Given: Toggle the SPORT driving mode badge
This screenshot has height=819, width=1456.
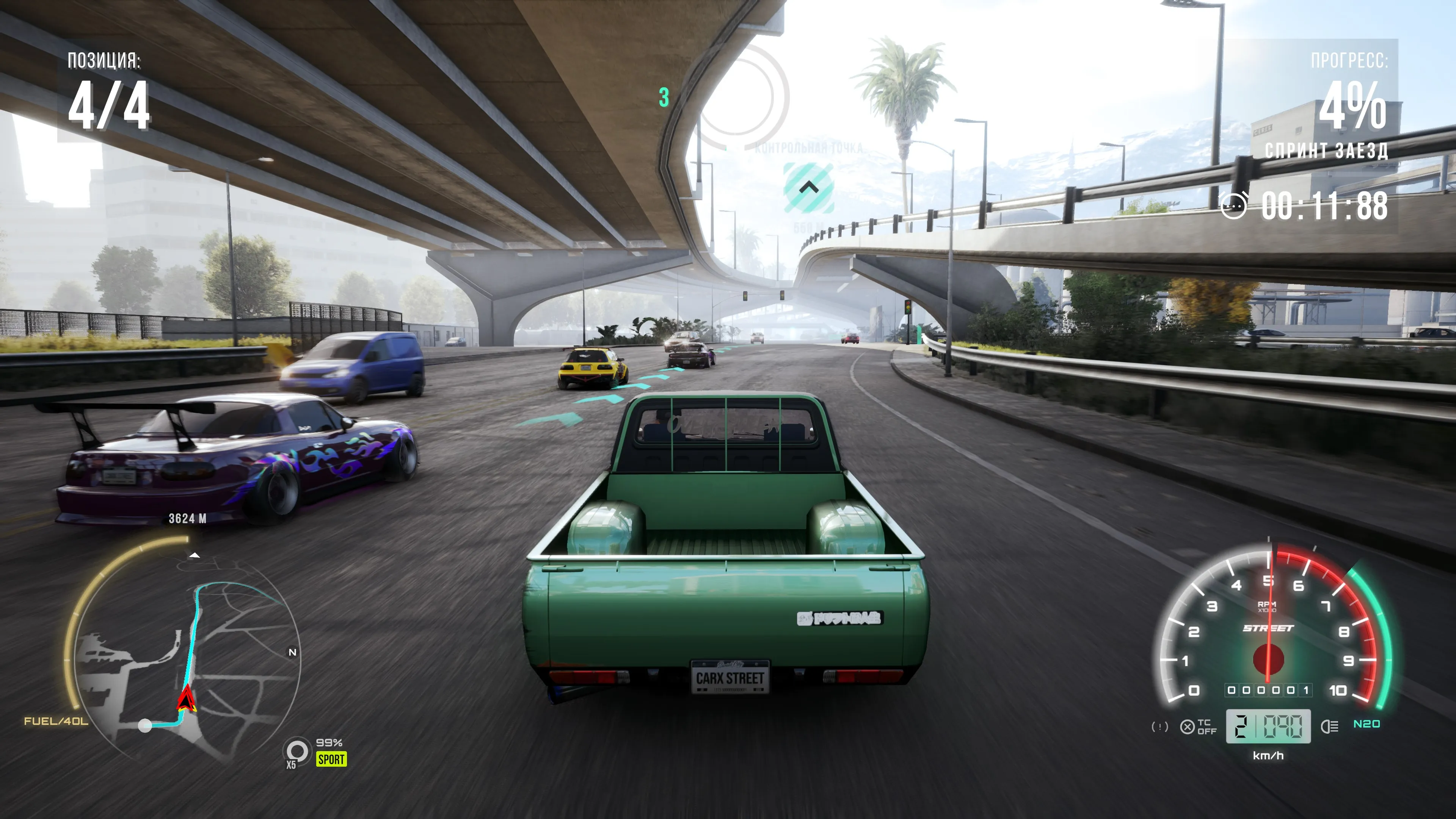Looking at the screenshot, I should coord(331,759).
